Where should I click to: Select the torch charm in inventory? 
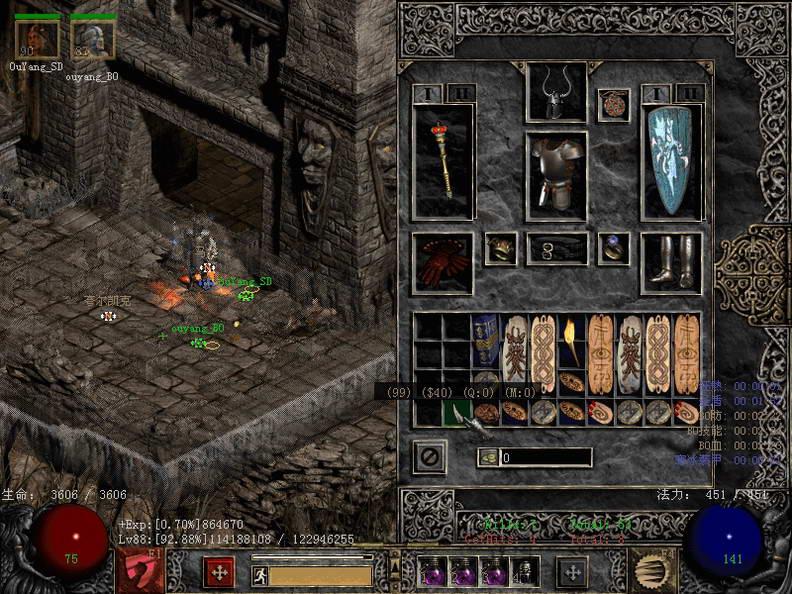coord(572,341)
